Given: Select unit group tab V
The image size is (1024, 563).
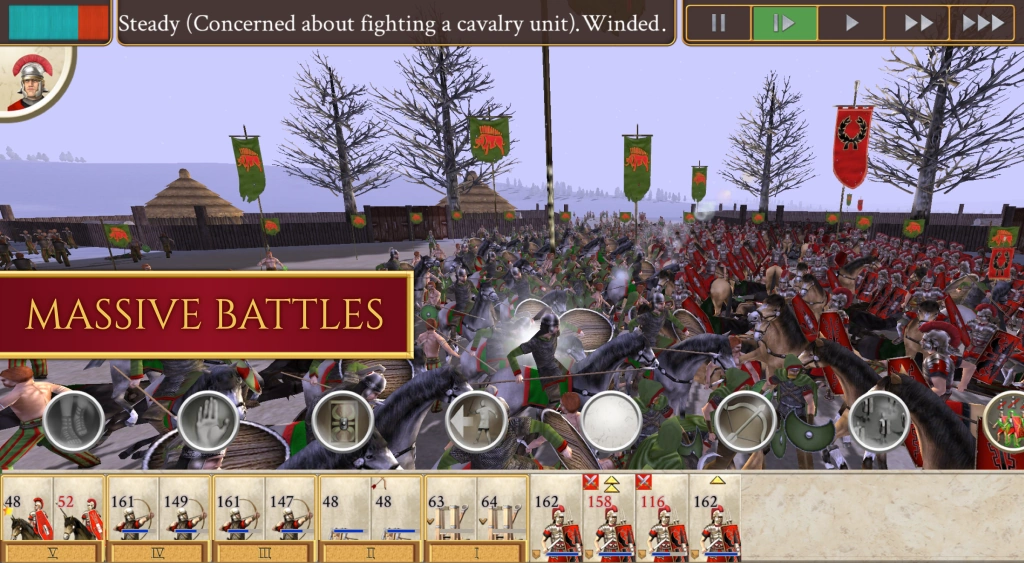Looking at the screenshot, I should pyautogui.click(x=53, y=551).
